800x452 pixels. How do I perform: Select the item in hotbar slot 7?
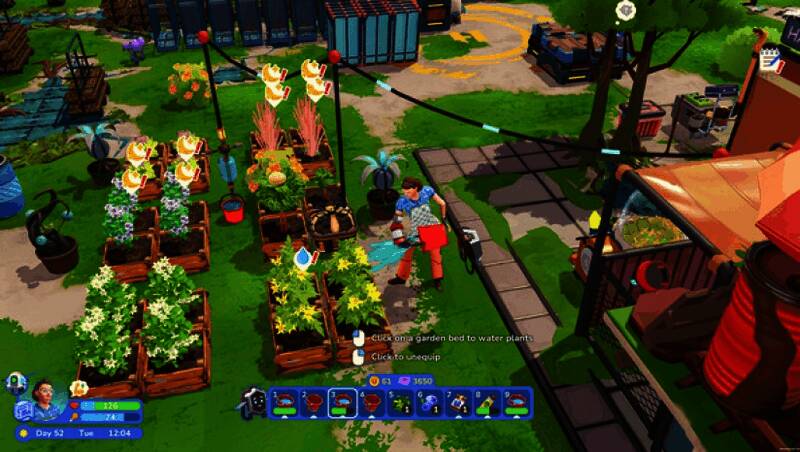point(459,402)
